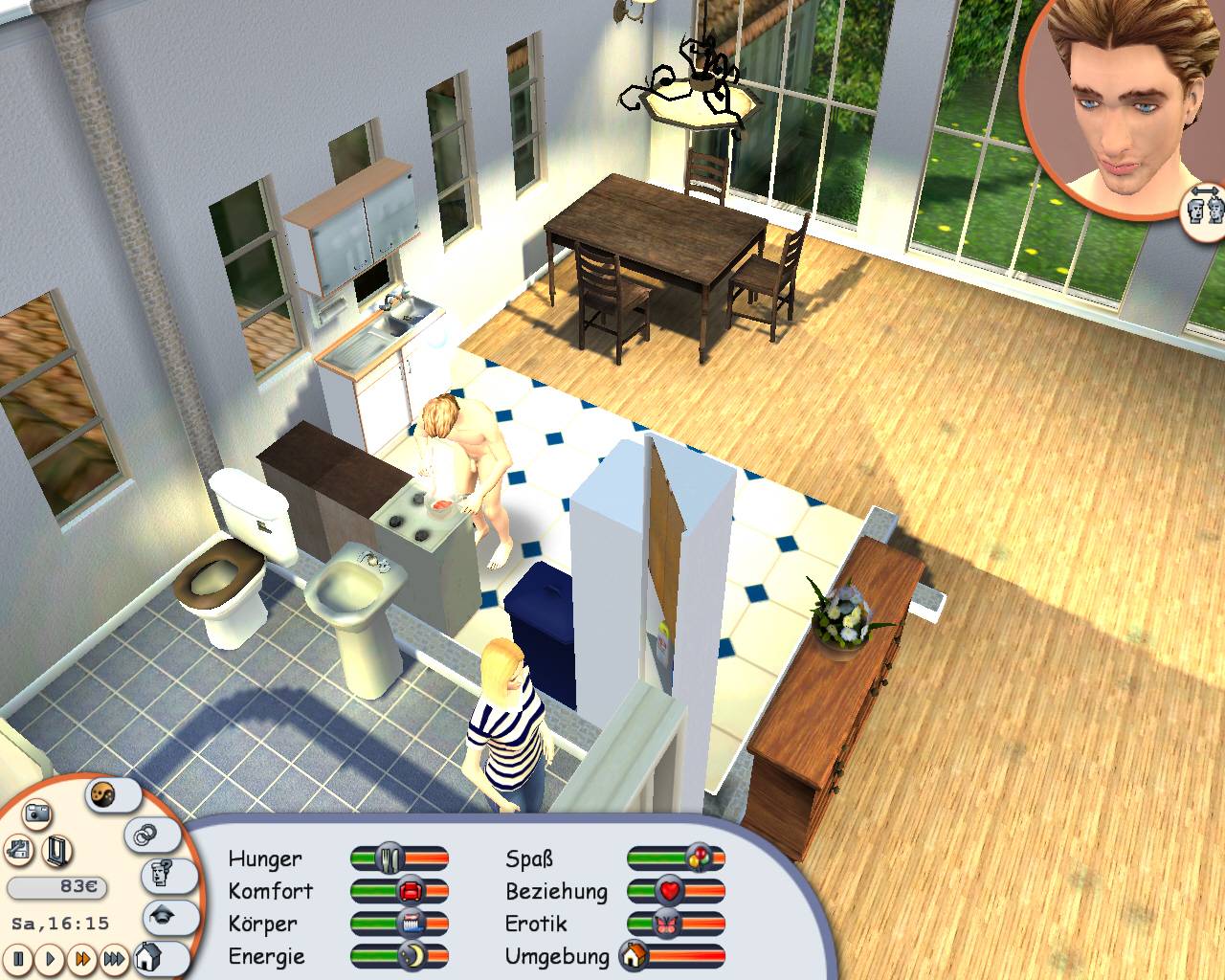Resume normal speed with the play button
This screenshot has height=980, width=1225.
(49, 958)
